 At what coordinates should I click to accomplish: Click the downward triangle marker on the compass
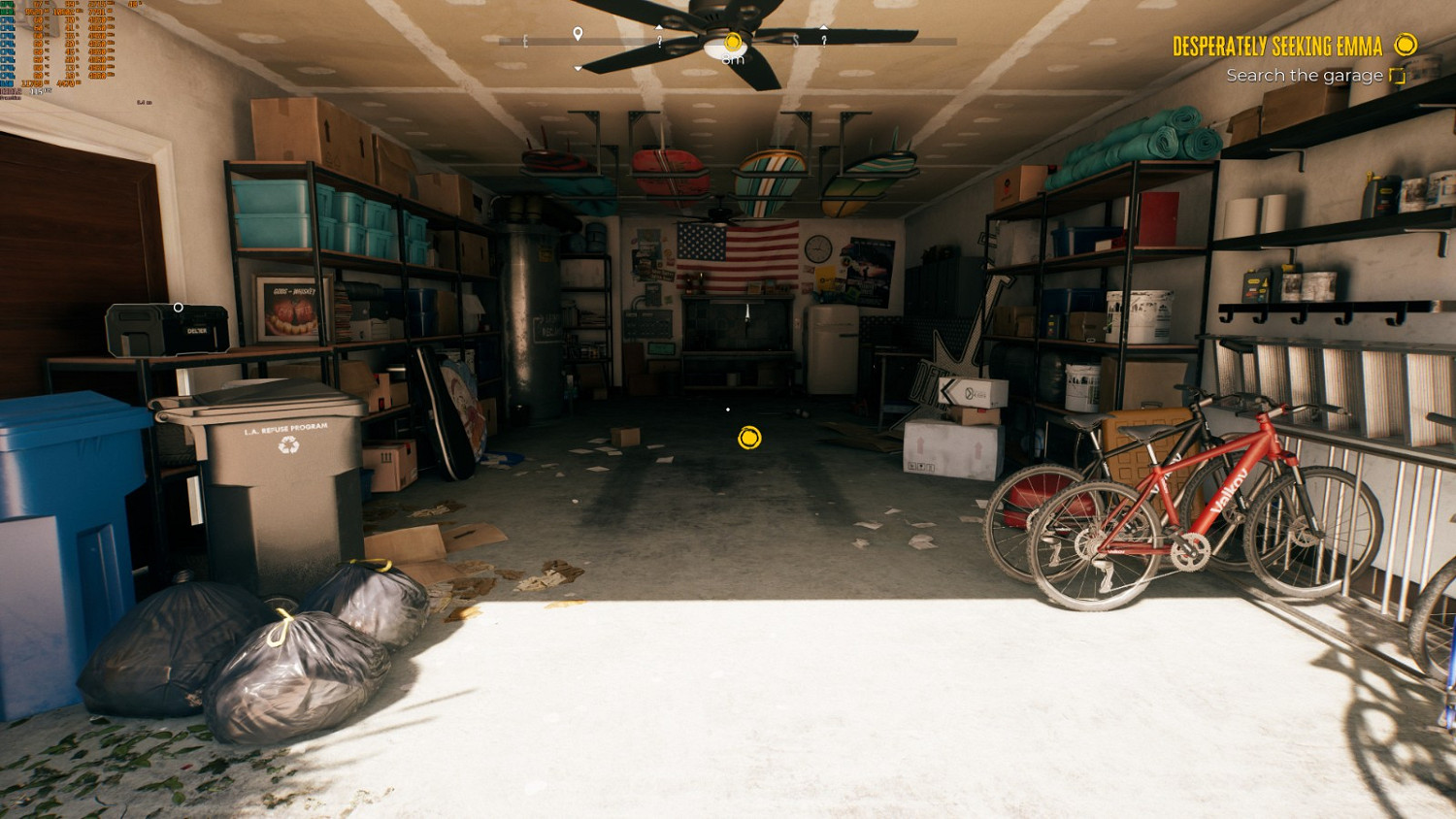pyautogui.click(x=579, y=66)
